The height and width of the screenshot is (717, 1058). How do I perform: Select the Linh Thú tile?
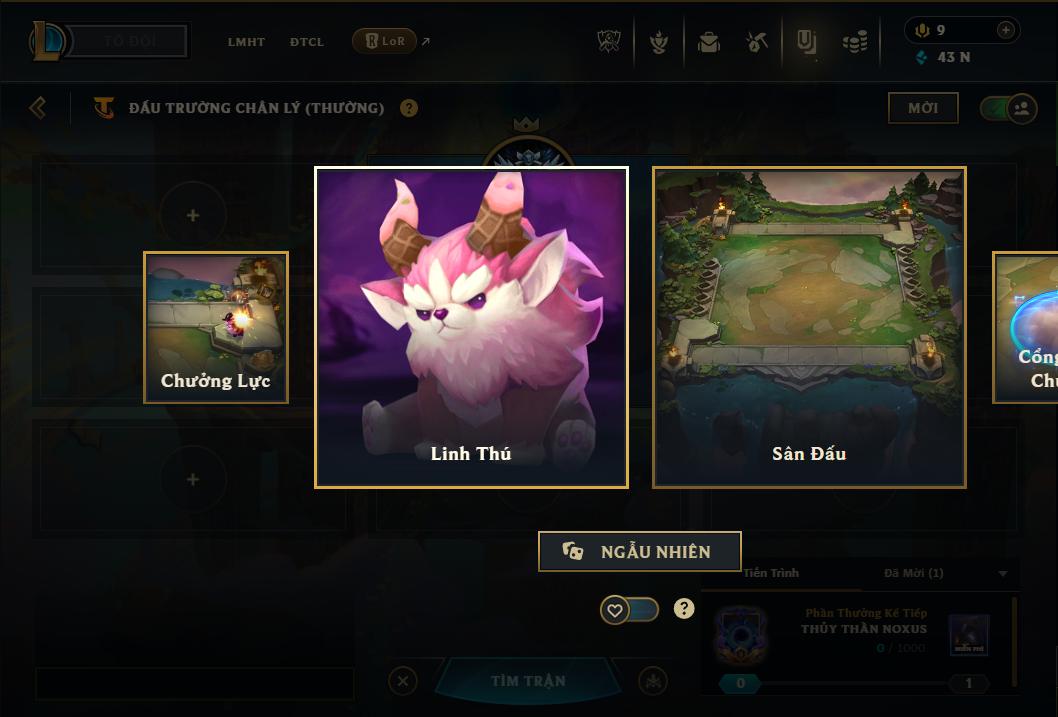471,327
